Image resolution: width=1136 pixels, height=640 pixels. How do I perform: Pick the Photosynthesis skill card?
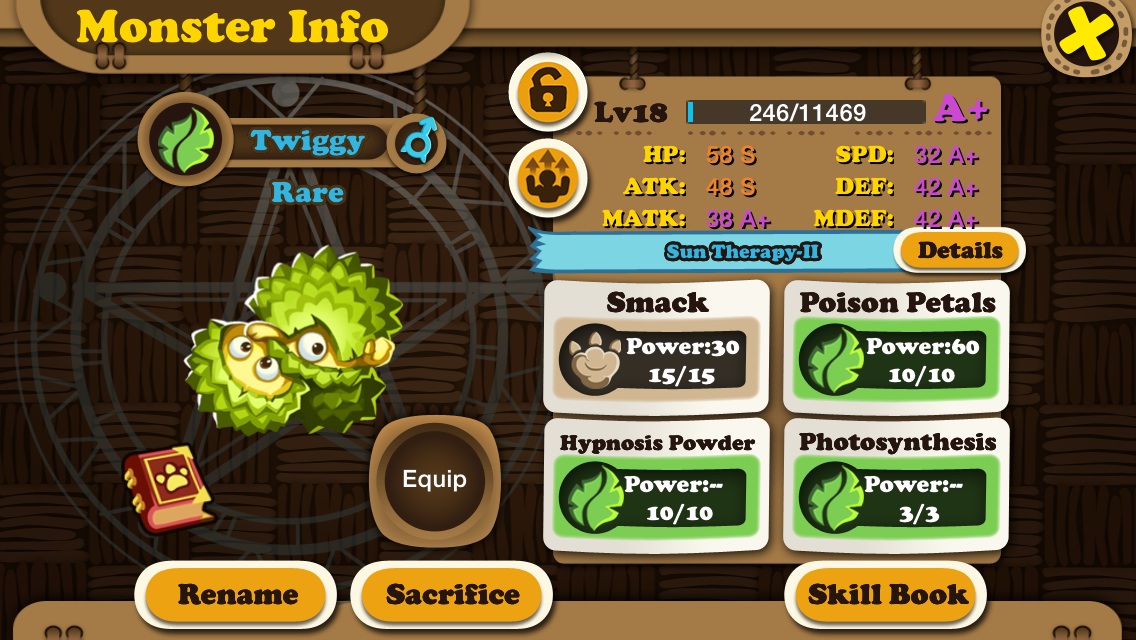tap(897, 485)
